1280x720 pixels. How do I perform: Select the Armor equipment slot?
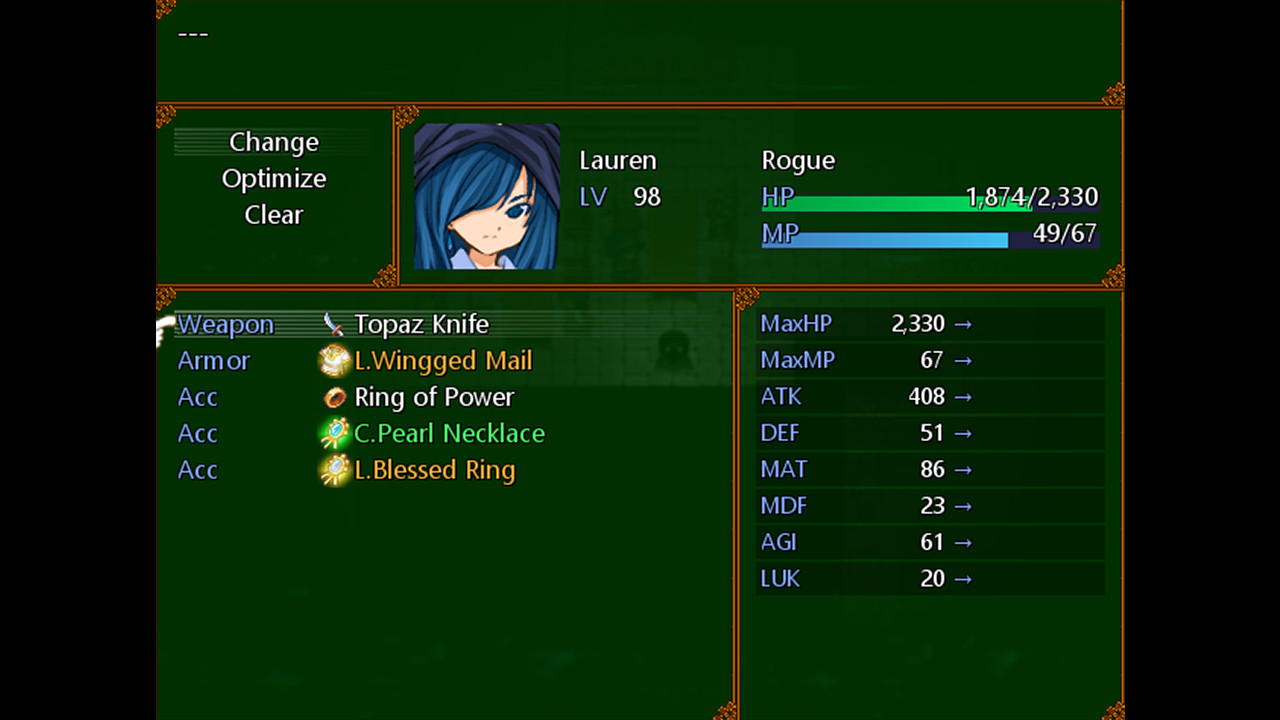[x=213, y=360]
